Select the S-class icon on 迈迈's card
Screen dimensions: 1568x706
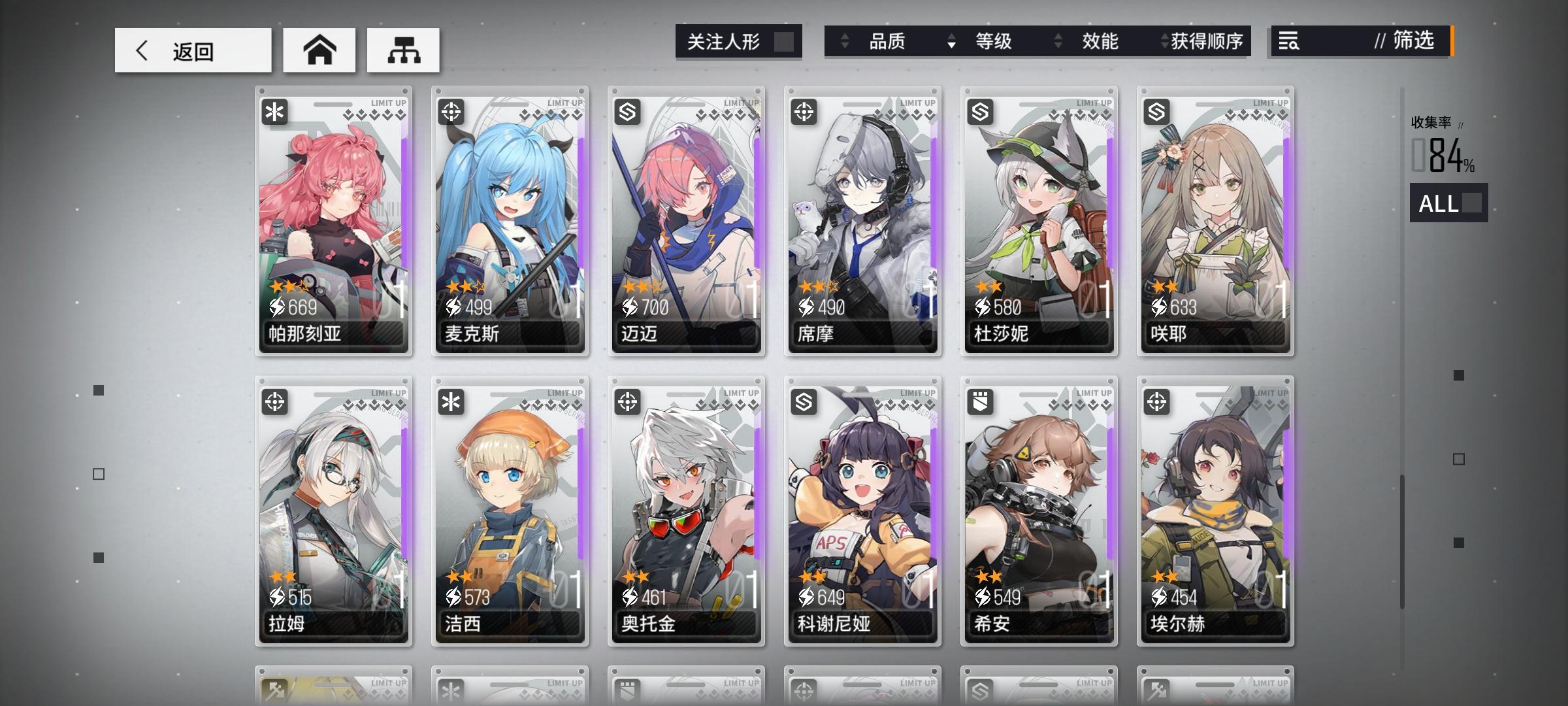point(628,112)
